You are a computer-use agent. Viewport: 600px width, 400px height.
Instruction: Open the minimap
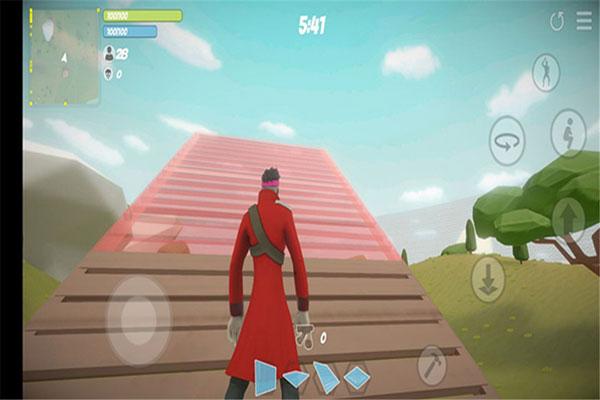63,57
